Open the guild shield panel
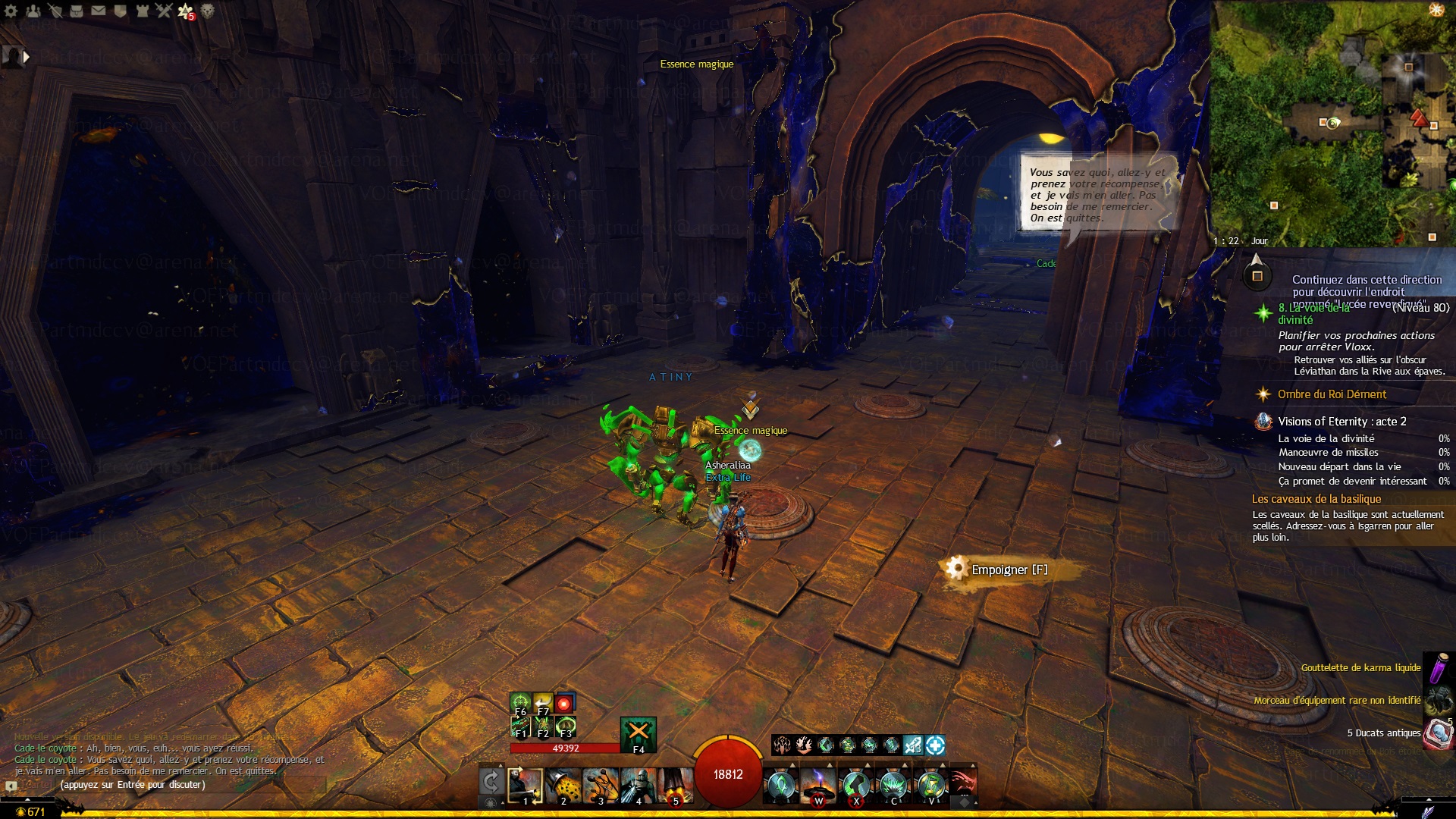 coord(121,11)
